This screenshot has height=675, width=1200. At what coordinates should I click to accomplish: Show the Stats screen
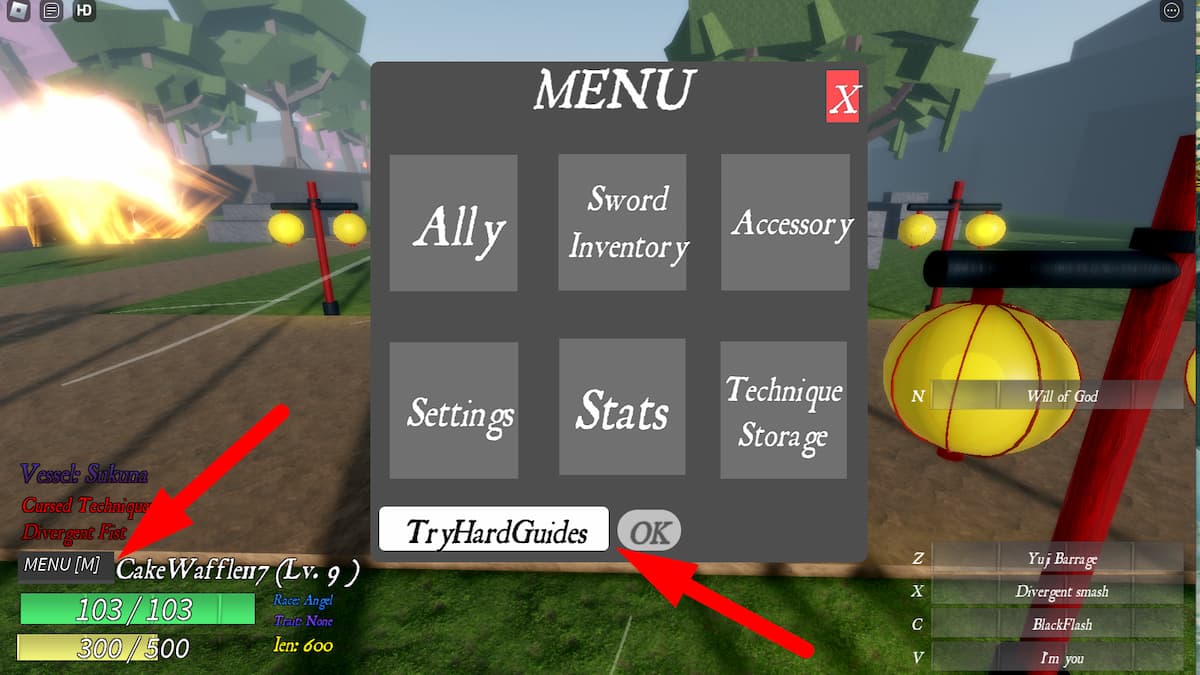click(x=622, y=410)
